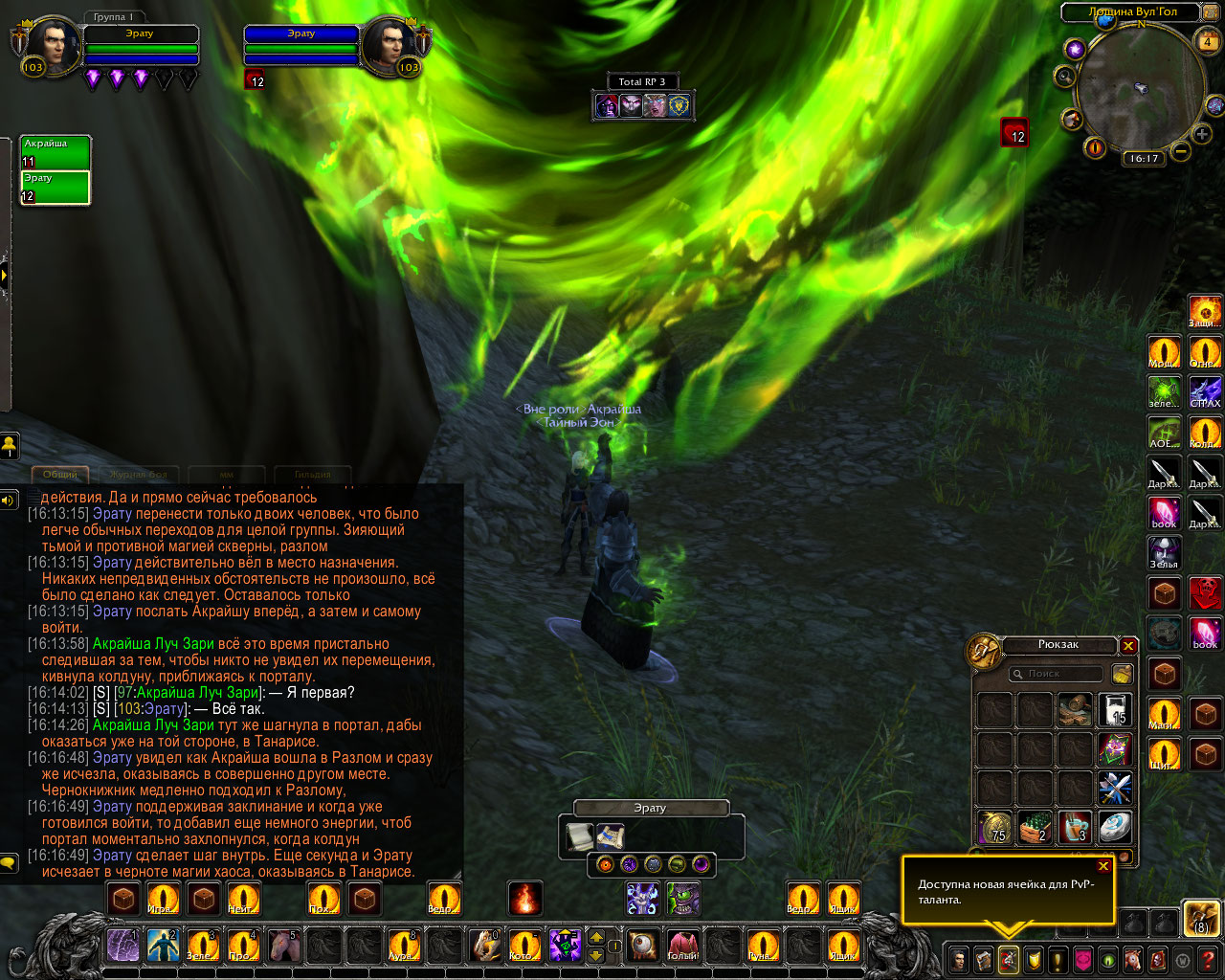Zoom in the minimap with plus button
The image size is (1225, 980).
tap(1202, 135)
